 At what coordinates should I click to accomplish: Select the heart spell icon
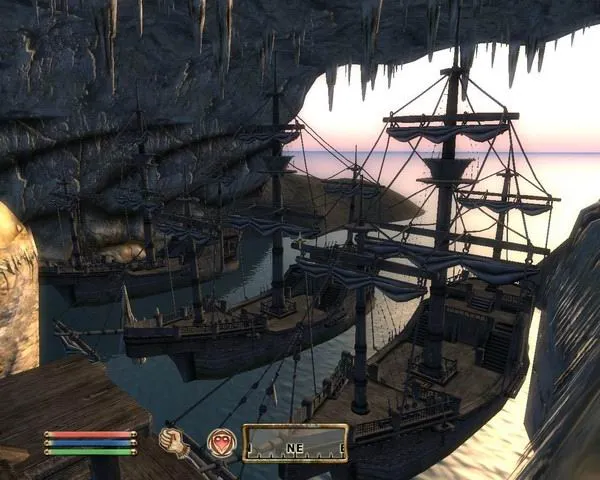(221, 442)
